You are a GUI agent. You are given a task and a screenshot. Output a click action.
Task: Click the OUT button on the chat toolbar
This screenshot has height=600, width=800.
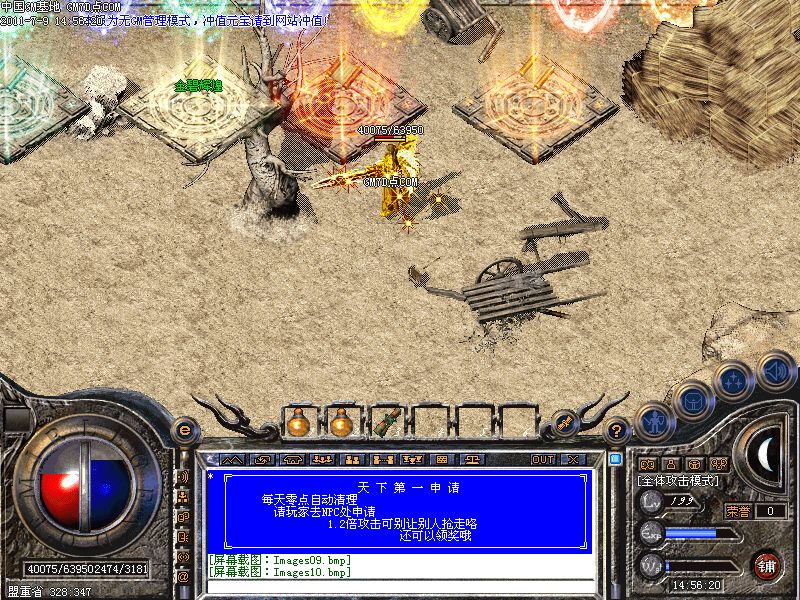(542, 460)
